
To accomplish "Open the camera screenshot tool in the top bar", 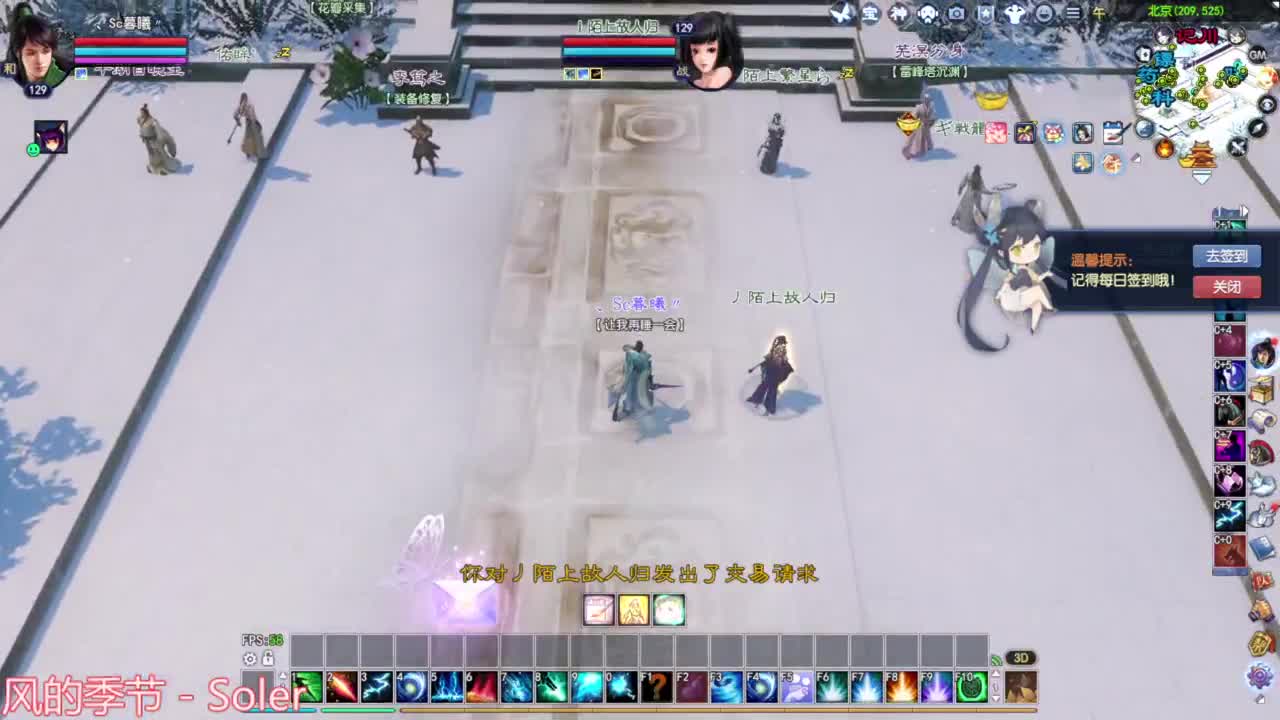I will coord(958,13).
